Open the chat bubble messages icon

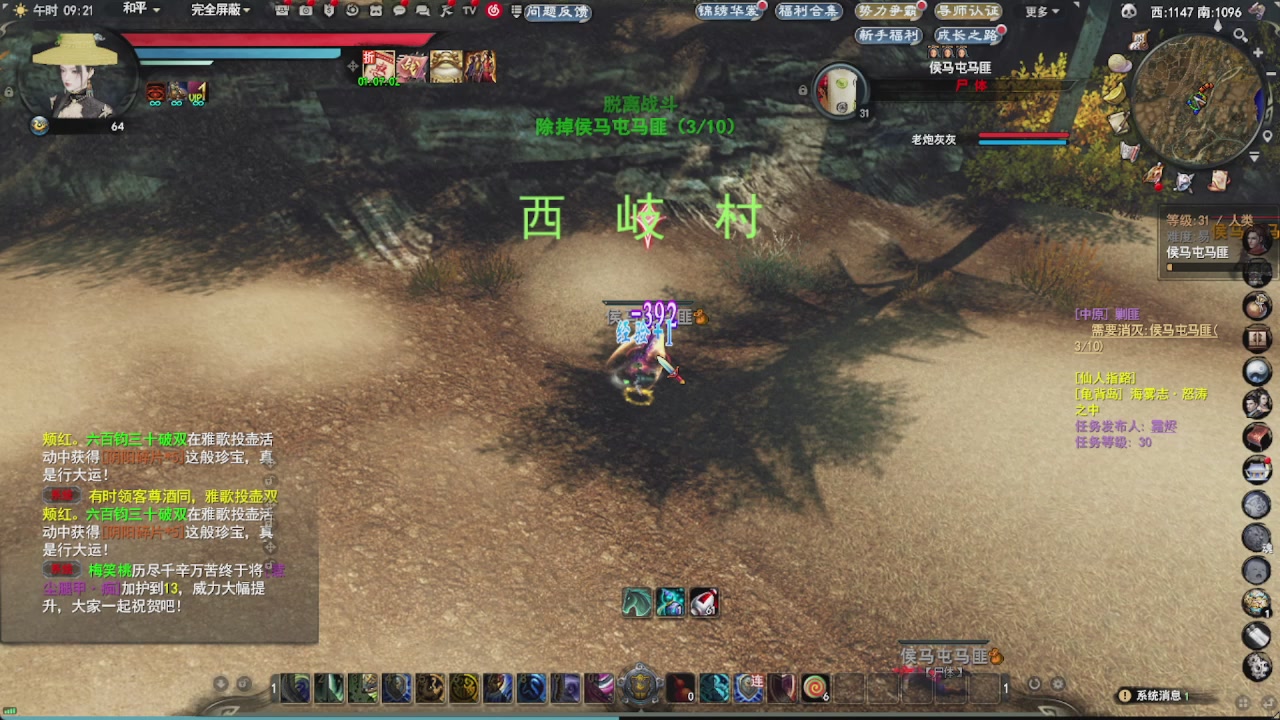pyautogui.click(x=400, y=12)
